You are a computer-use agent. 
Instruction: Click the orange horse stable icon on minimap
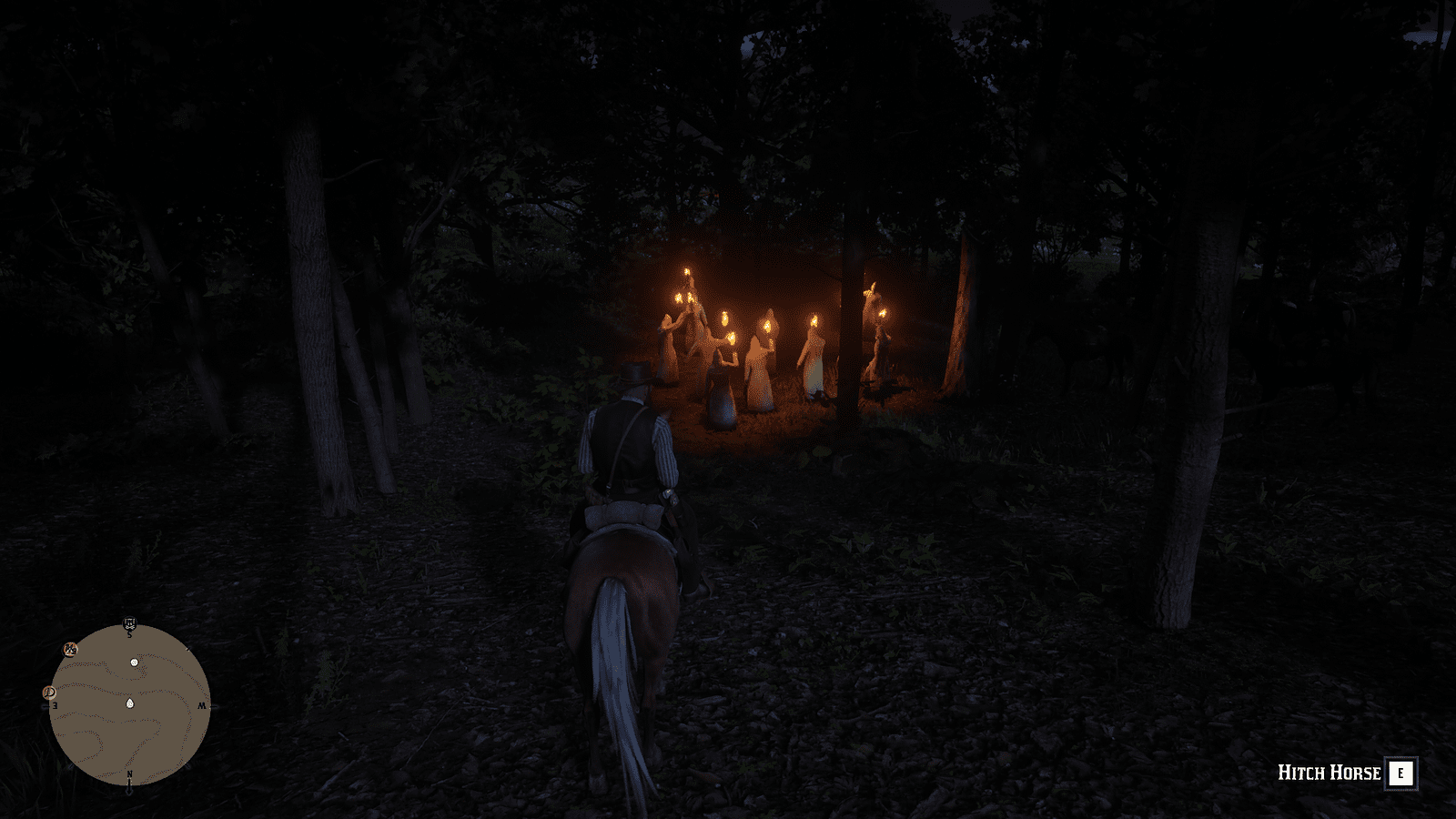click(x=71, y=650)
